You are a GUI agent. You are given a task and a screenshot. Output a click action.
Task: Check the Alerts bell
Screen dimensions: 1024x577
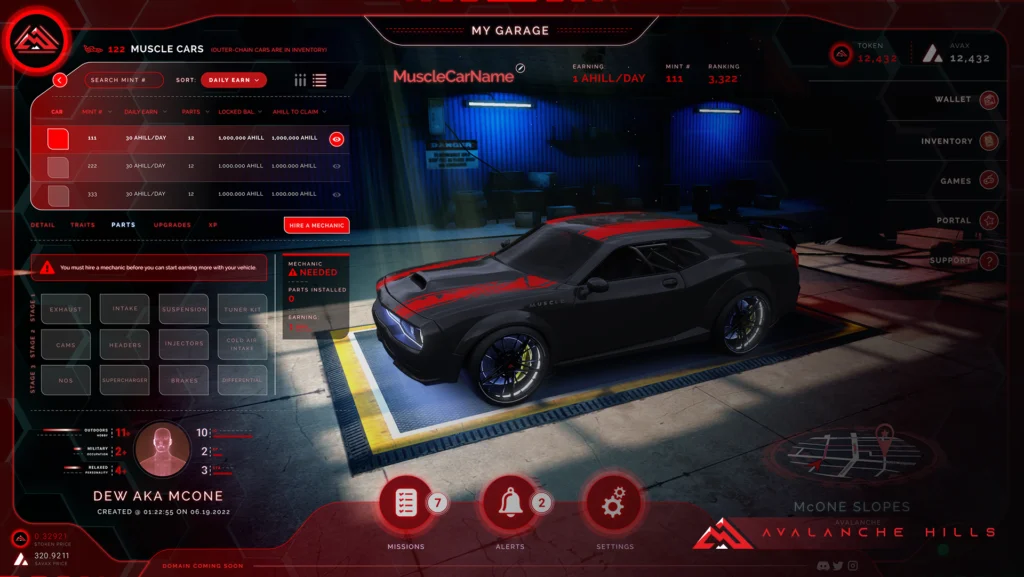tap(508, 503)
